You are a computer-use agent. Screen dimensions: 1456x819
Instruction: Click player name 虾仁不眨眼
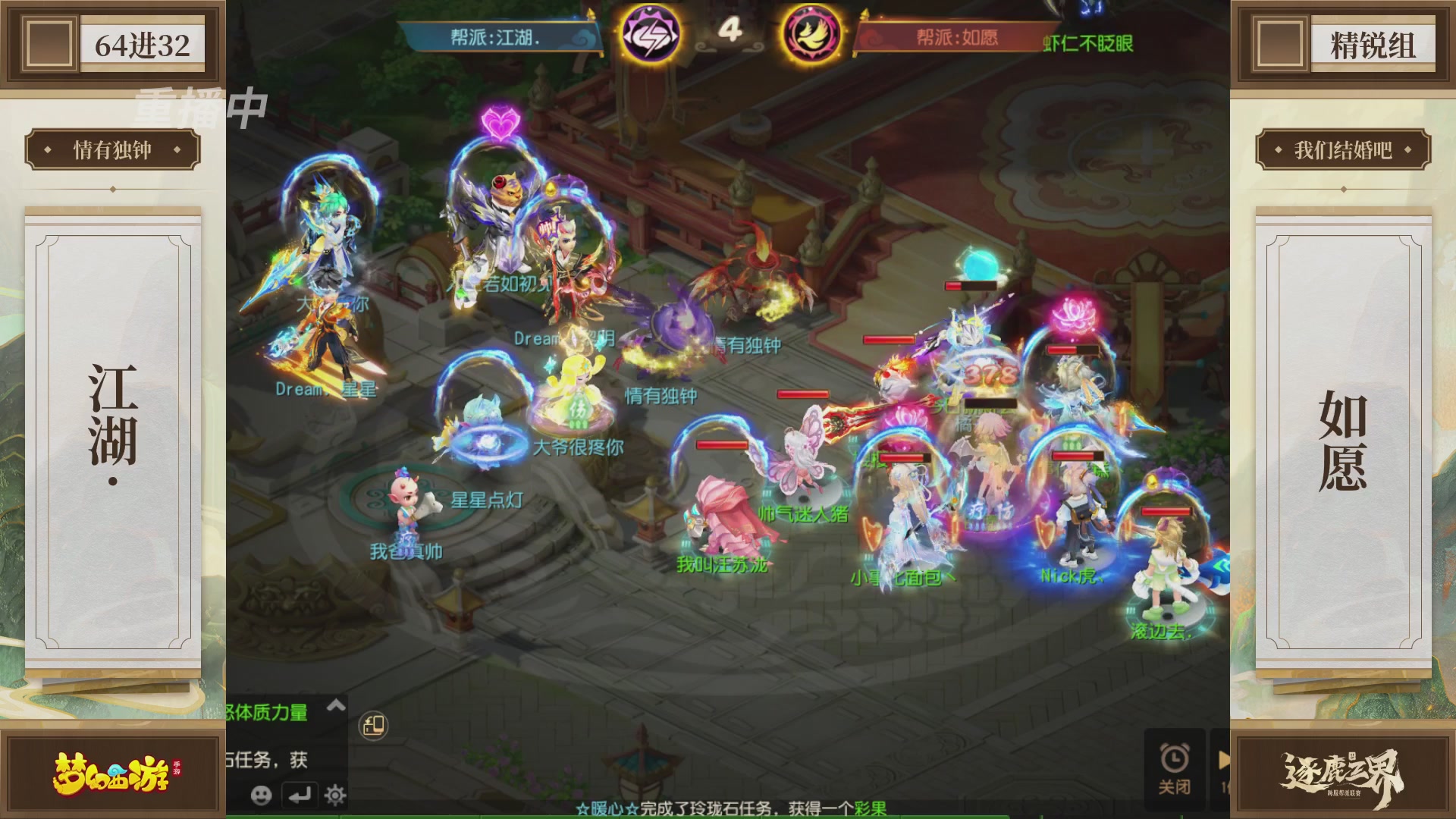pos(1087,44)
